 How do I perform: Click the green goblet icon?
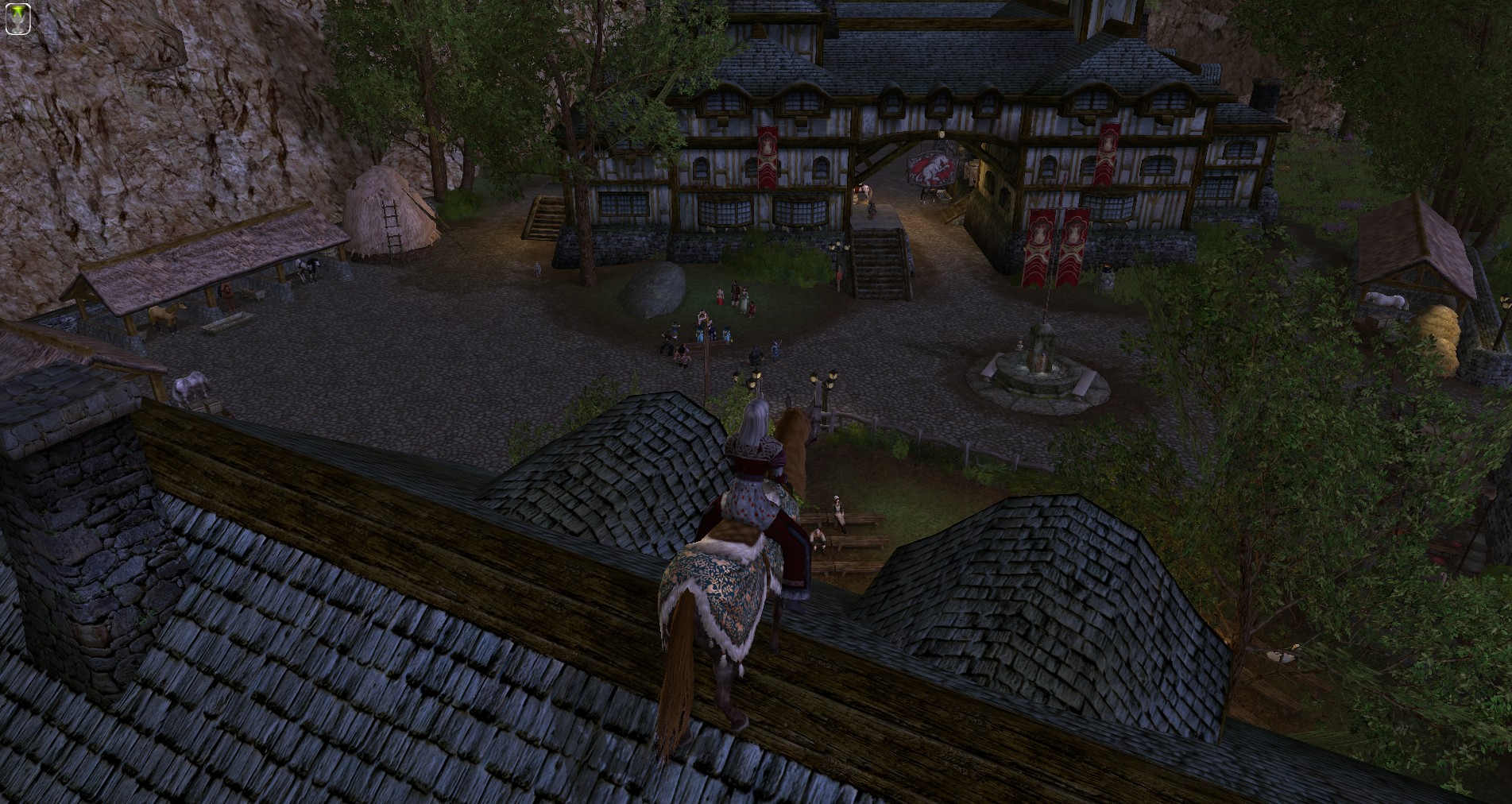point(17,18)
